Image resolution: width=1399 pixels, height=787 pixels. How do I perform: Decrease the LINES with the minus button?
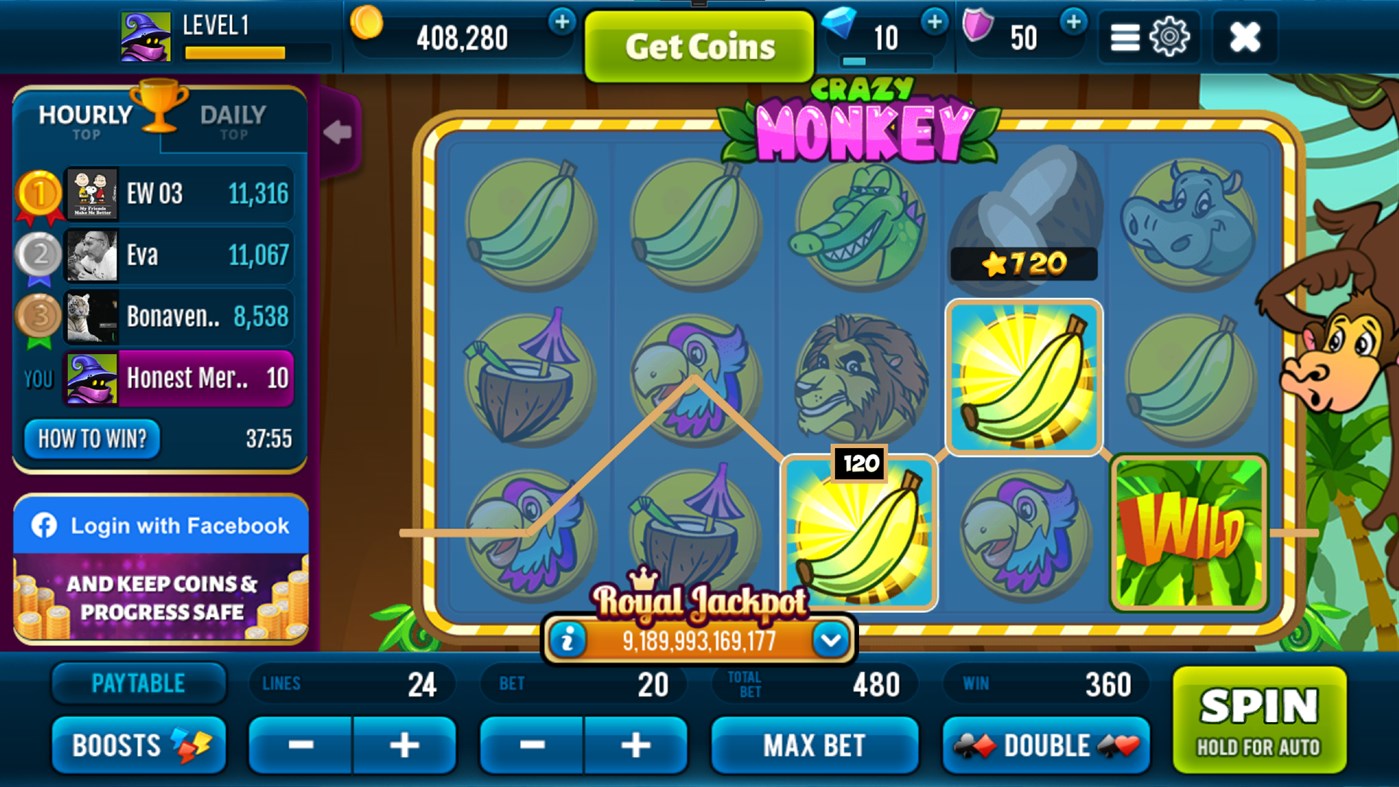[299, 745]
